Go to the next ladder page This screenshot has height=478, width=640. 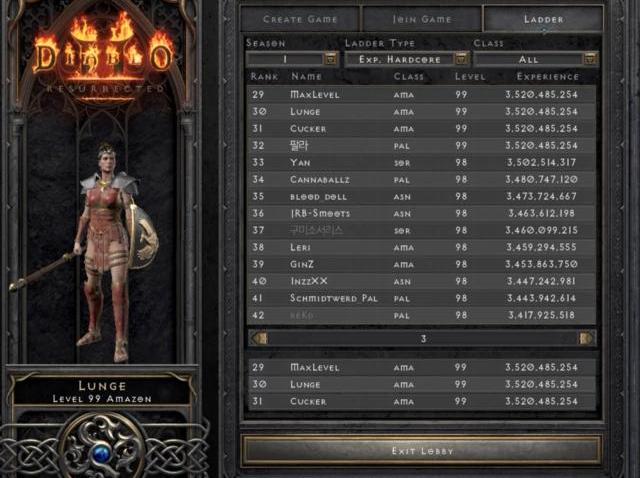(x=586, y=338)
